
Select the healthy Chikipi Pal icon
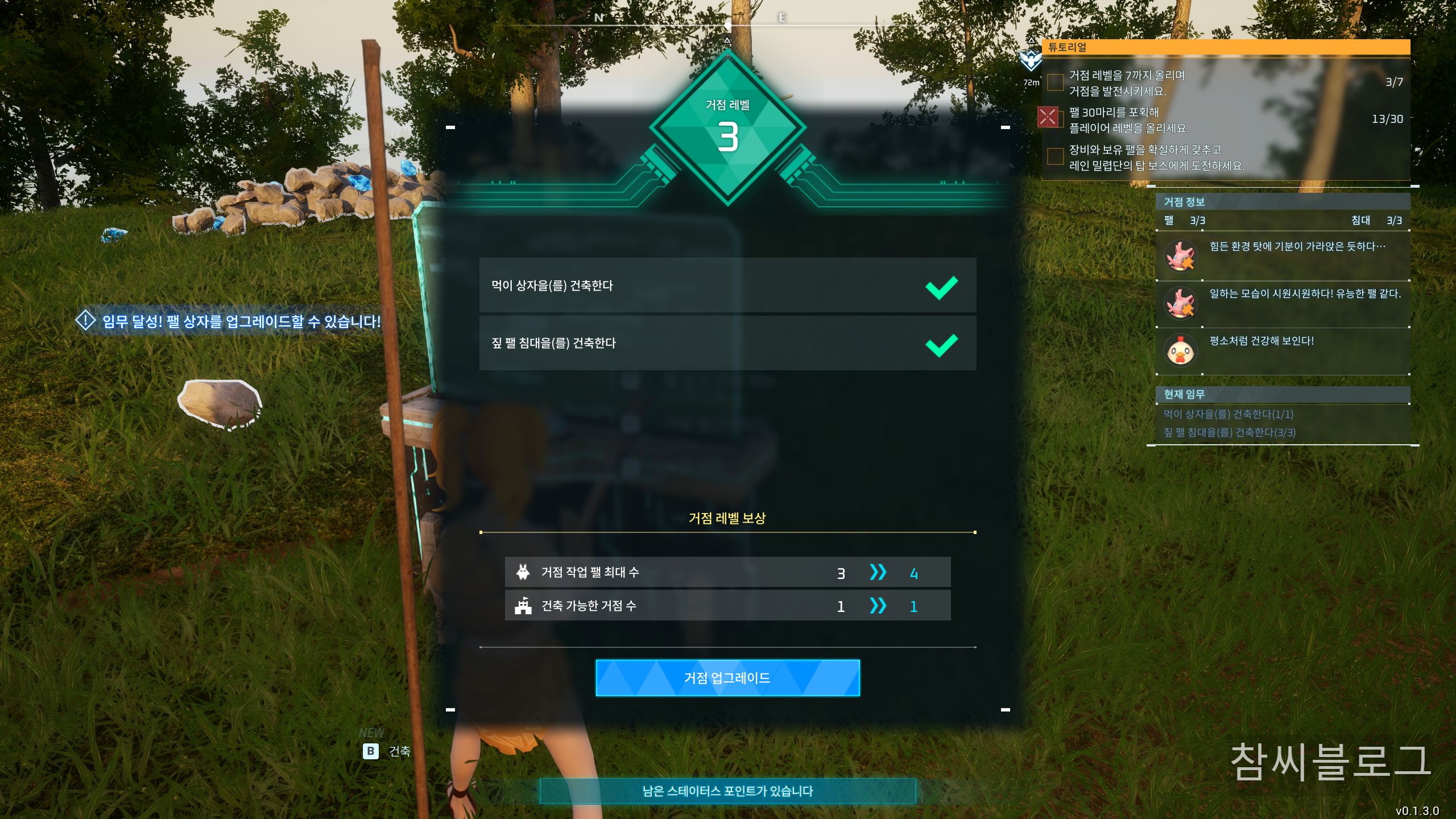tap(1181, 350)
